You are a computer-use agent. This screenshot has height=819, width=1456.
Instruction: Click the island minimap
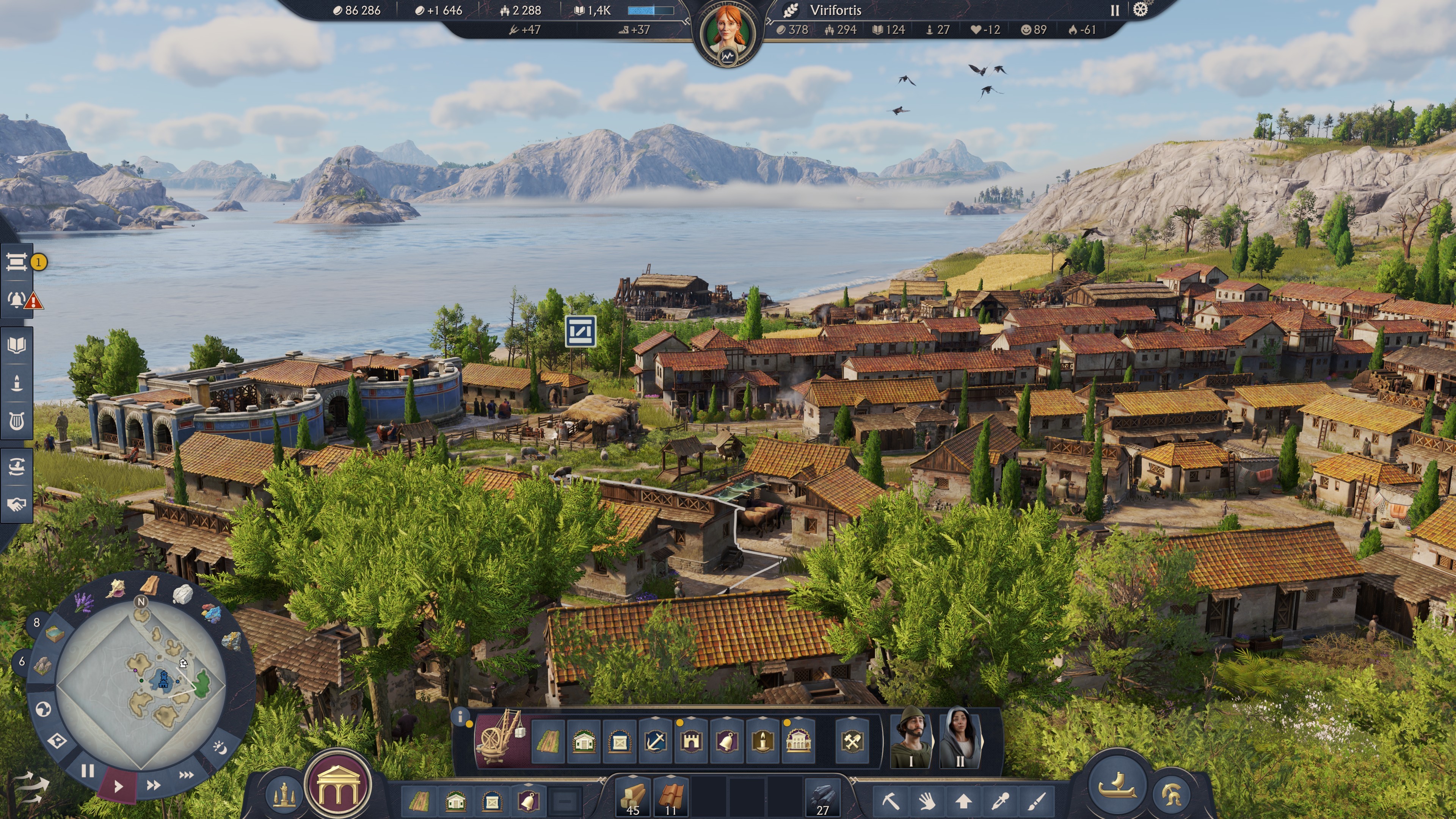[141, 684]
